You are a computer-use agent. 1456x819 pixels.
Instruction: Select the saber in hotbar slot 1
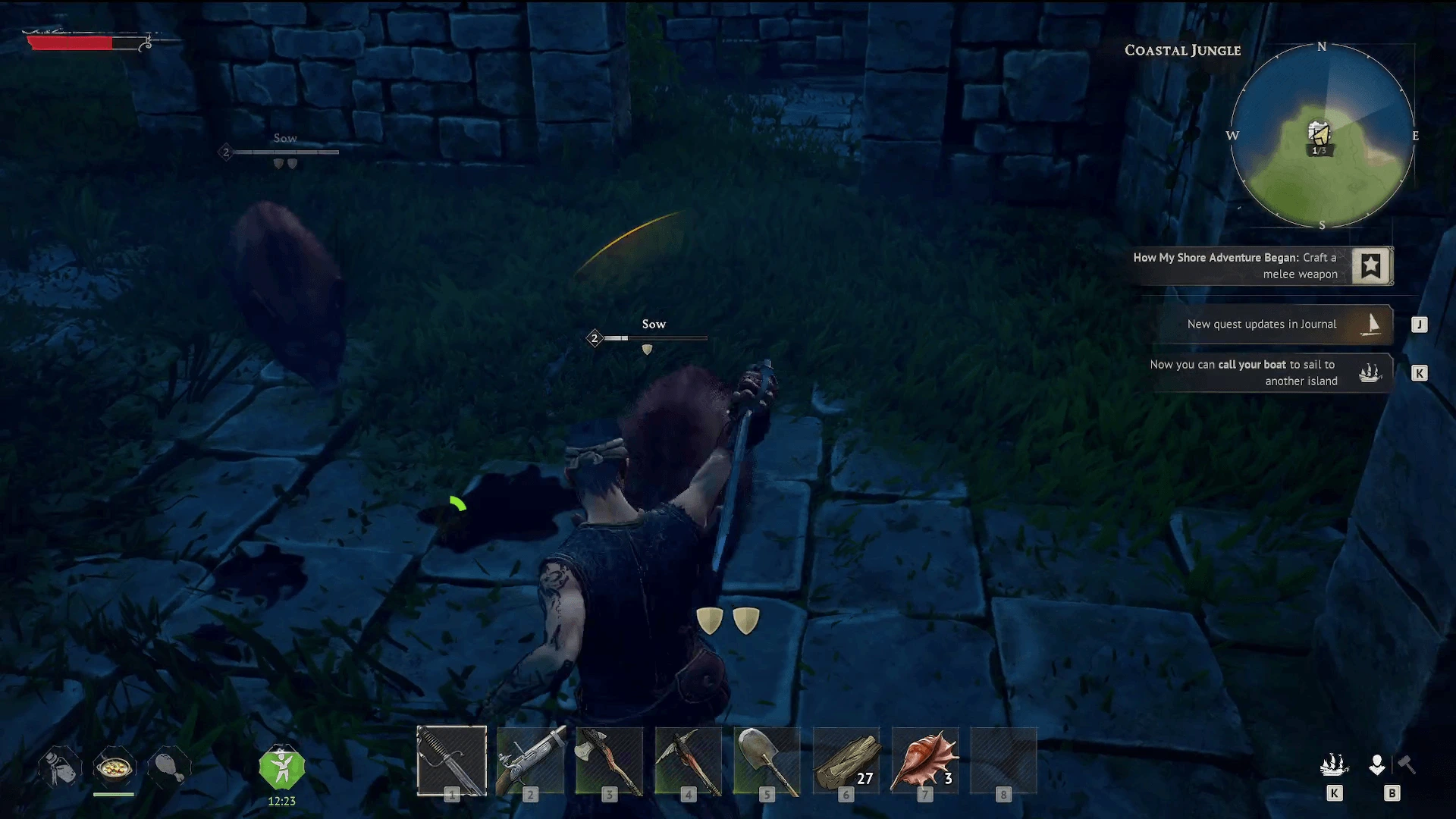coord(451,761)
